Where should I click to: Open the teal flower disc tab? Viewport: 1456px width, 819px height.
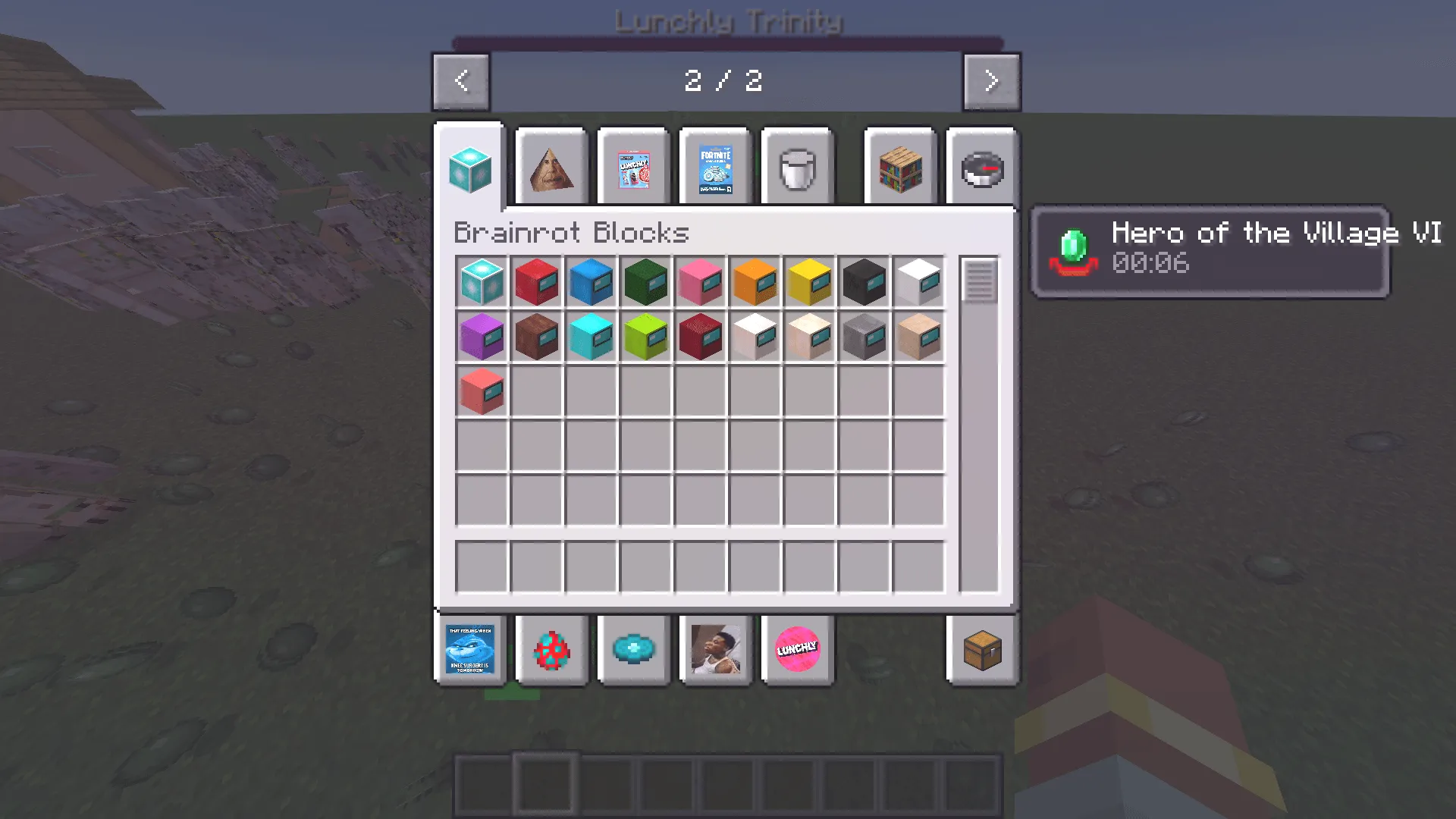click(x=634, y=650)
